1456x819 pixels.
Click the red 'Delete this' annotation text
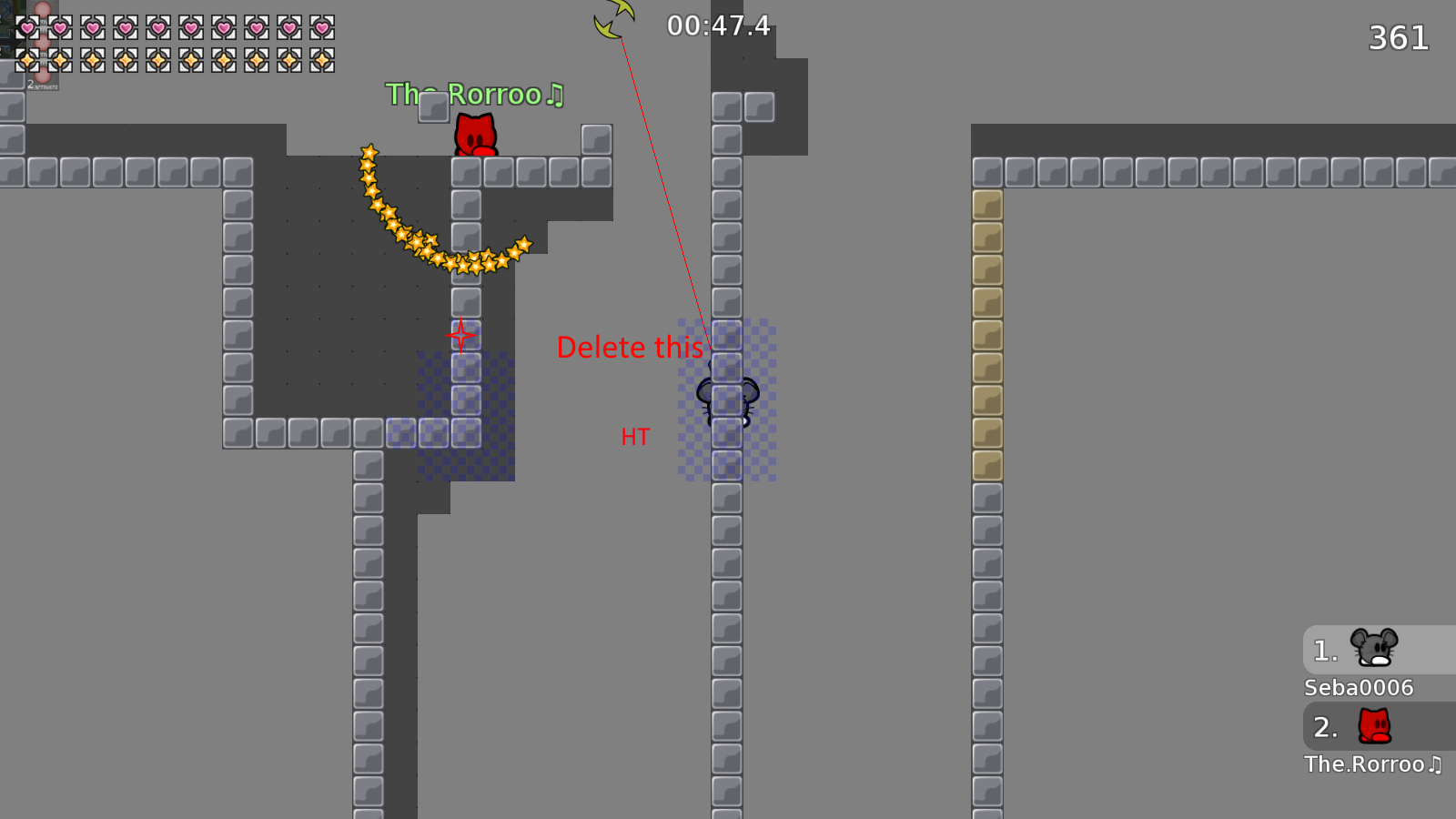coord(630,347)
